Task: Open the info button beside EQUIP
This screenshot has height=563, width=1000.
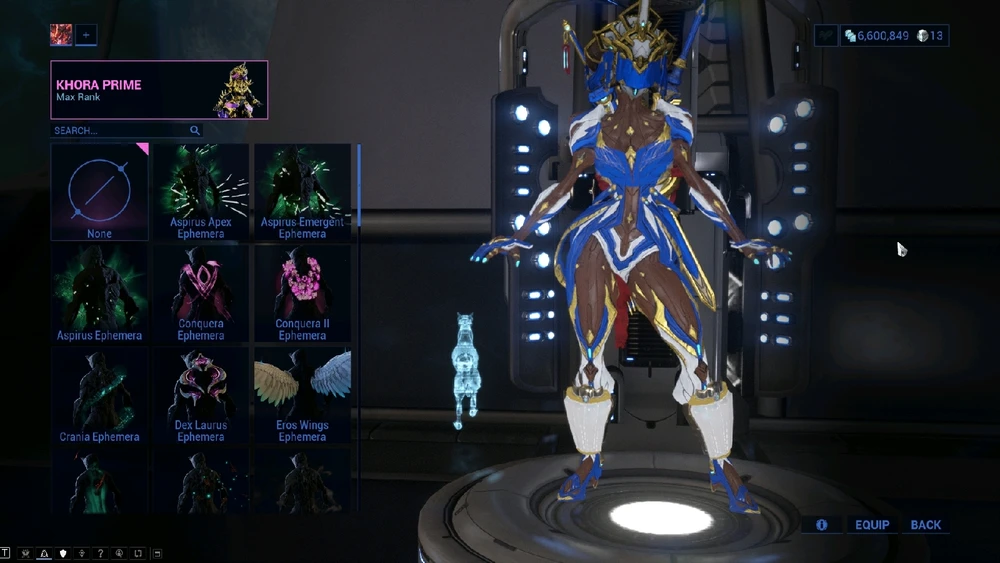Action: pos(822,525)
